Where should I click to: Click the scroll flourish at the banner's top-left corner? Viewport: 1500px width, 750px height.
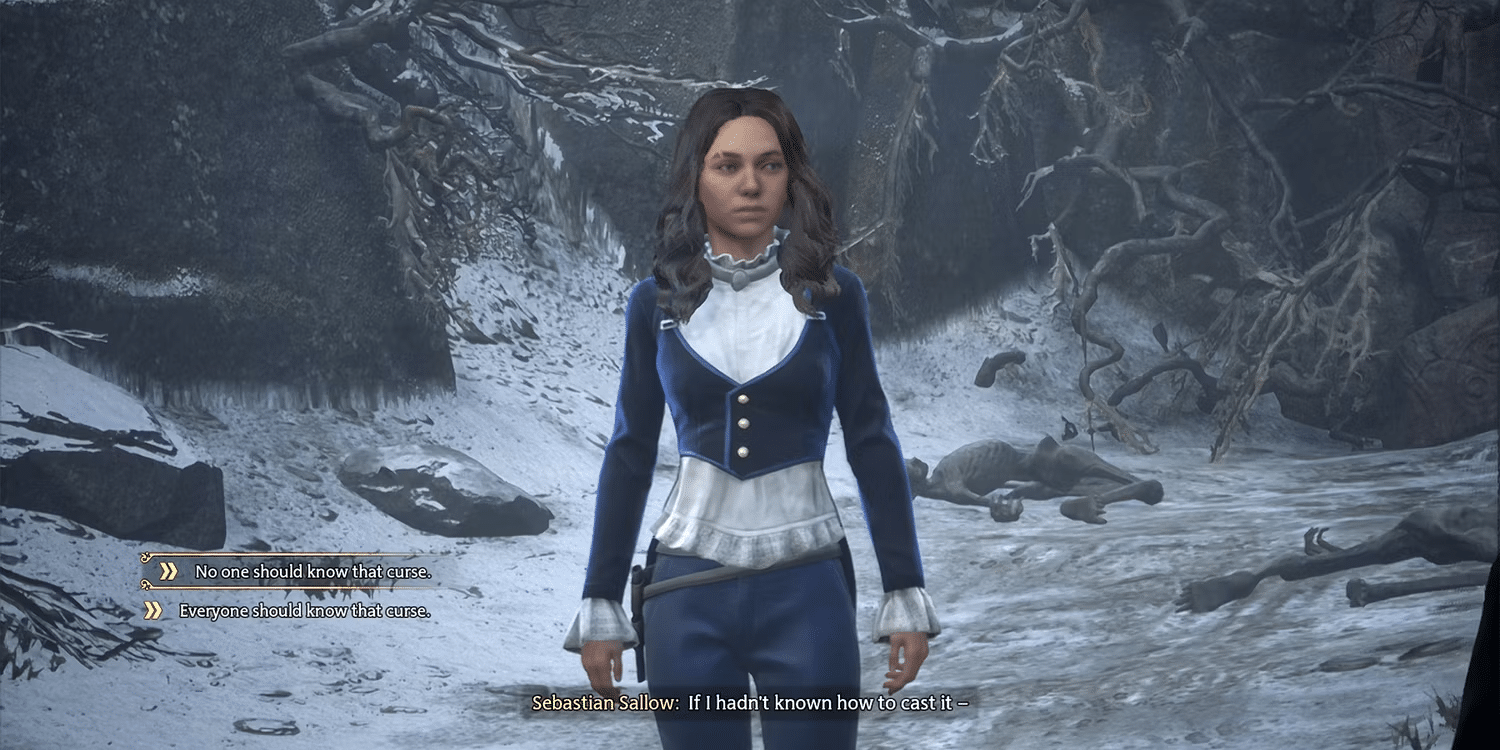click(145, 556)
